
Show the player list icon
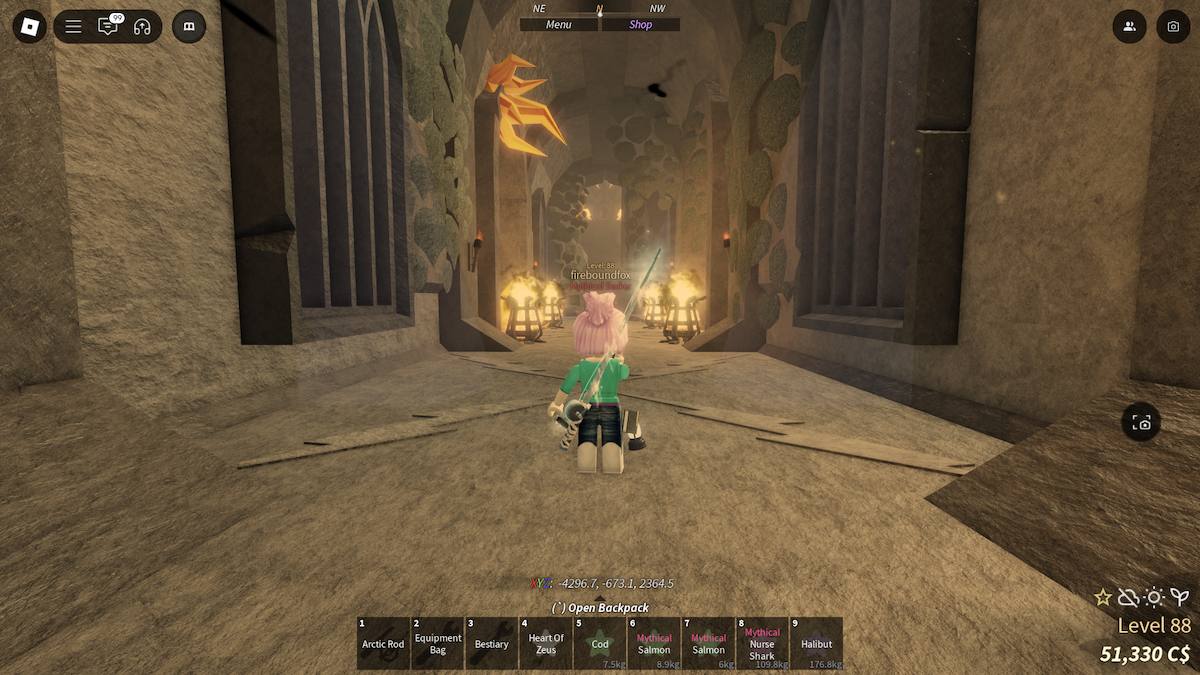(x=1129, y=27)
